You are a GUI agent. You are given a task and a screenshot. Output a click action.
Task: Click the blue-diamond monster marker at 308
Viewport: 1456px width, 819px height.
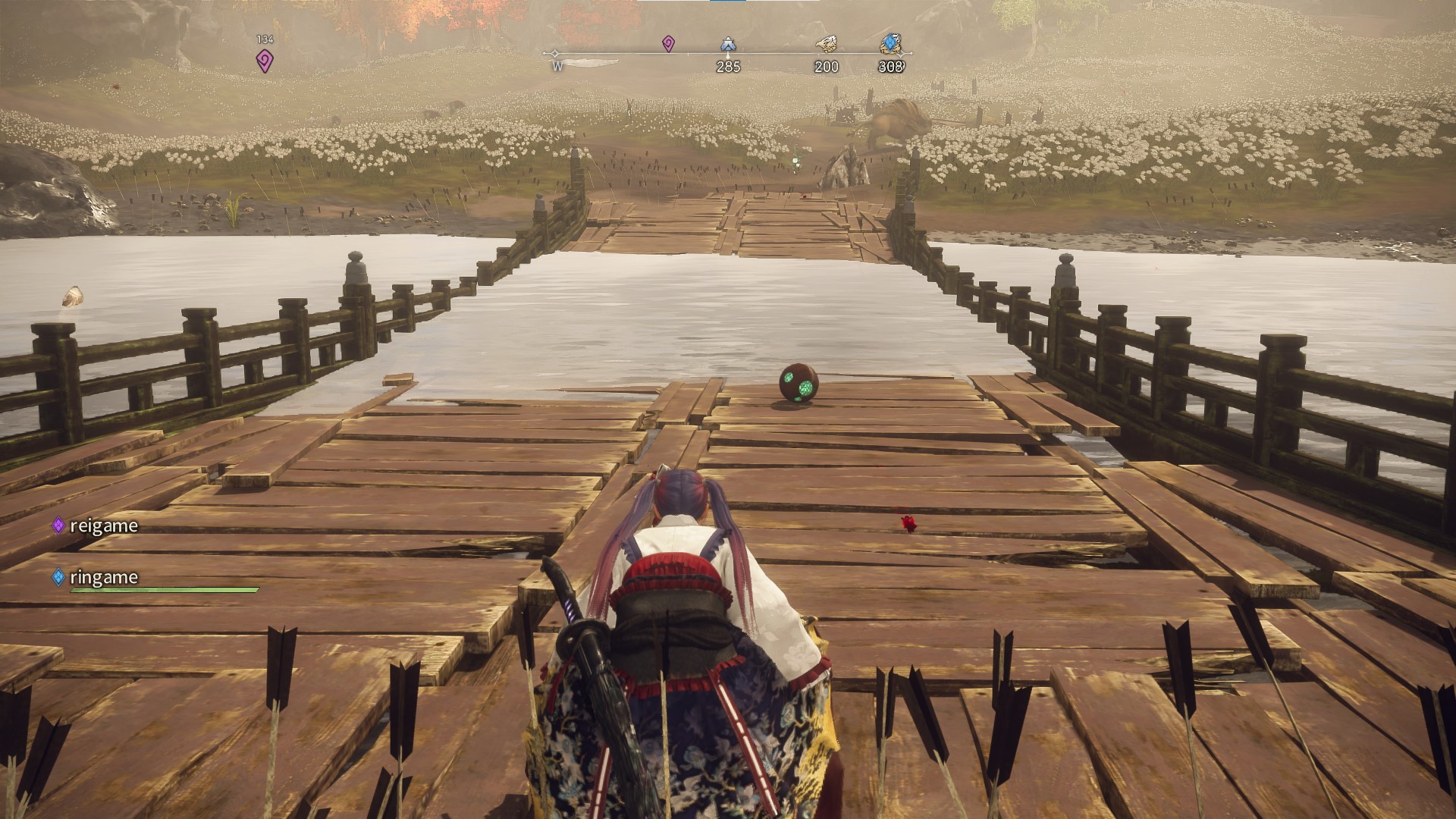pos(892,44)
